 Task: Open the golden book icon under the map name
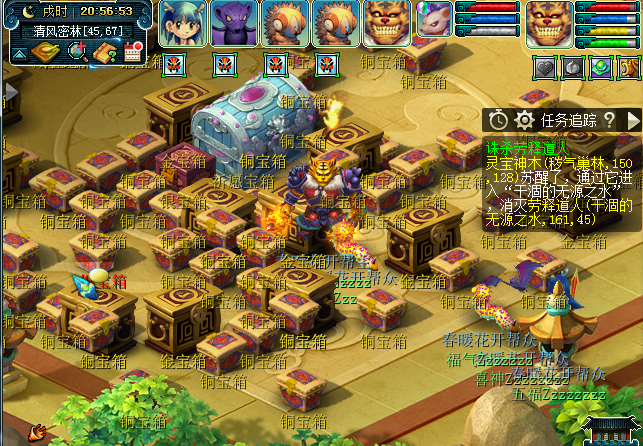click(x=45, y=51)
